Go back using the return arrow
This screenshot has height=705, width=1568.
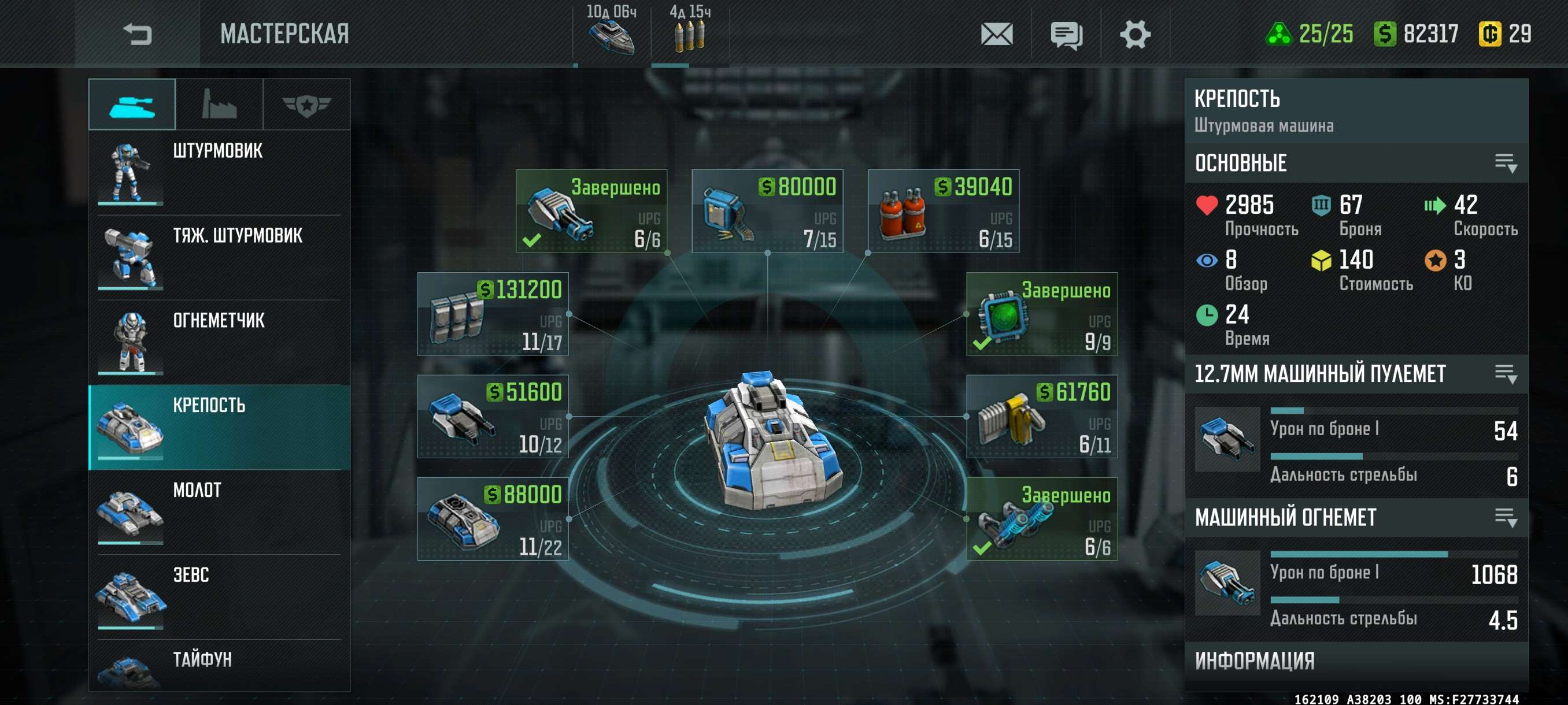coord(137,34)
